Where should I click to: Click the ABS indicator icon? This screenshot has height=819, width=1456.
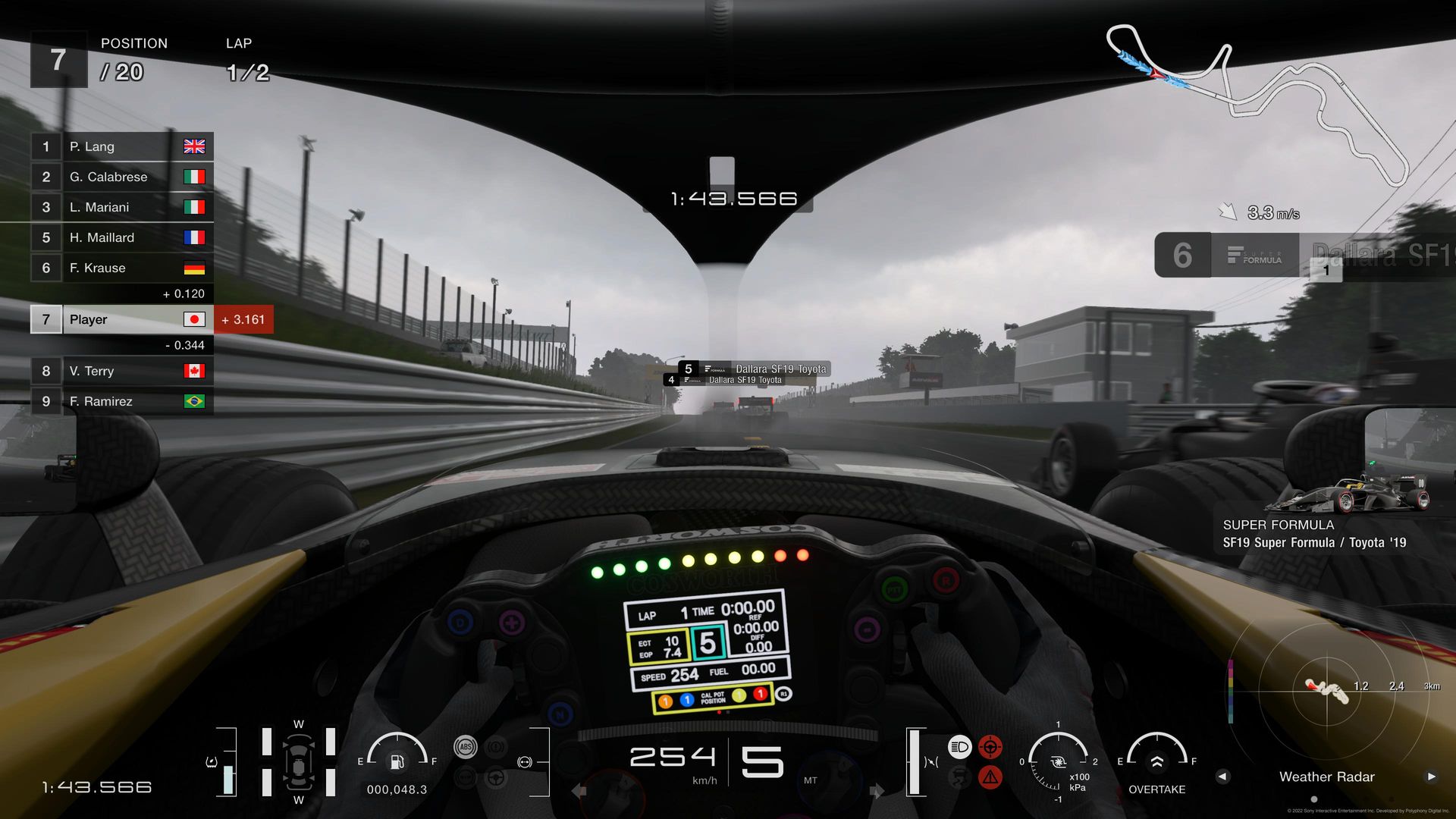point(465,747)
